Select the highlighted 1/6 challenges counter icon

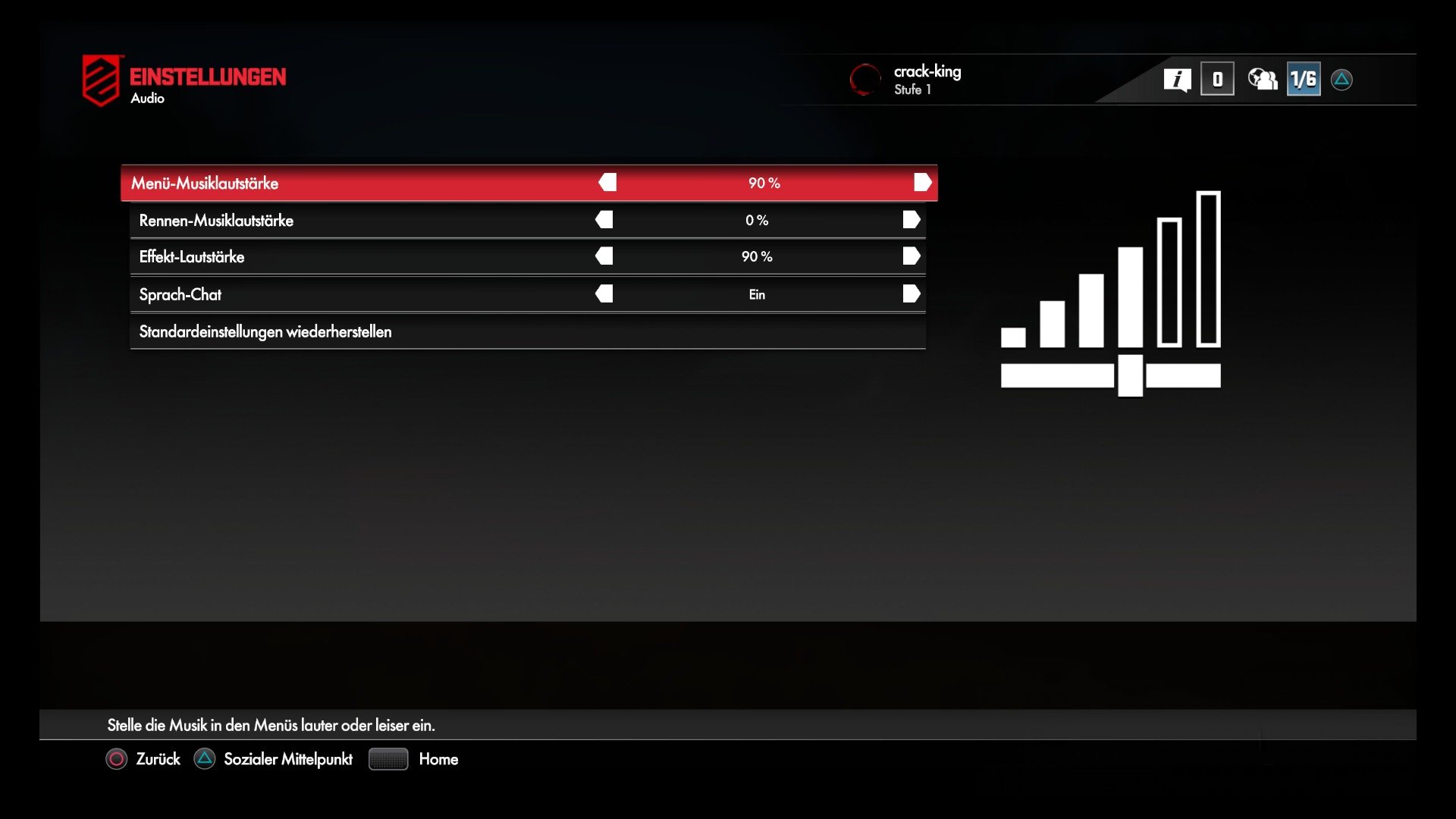[x=1303, y=79]
